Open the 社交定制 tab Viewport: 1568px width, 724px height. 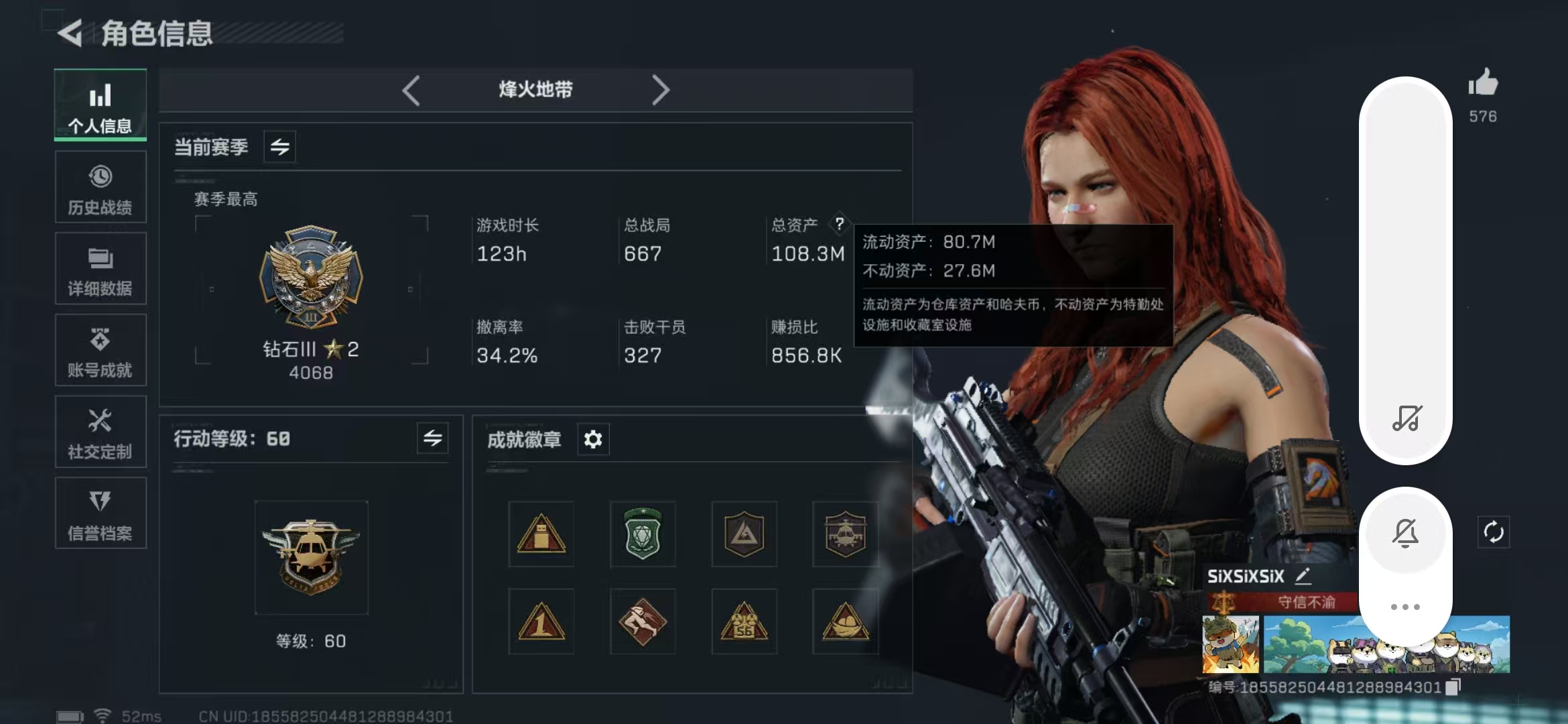click(x=101, y=432)
